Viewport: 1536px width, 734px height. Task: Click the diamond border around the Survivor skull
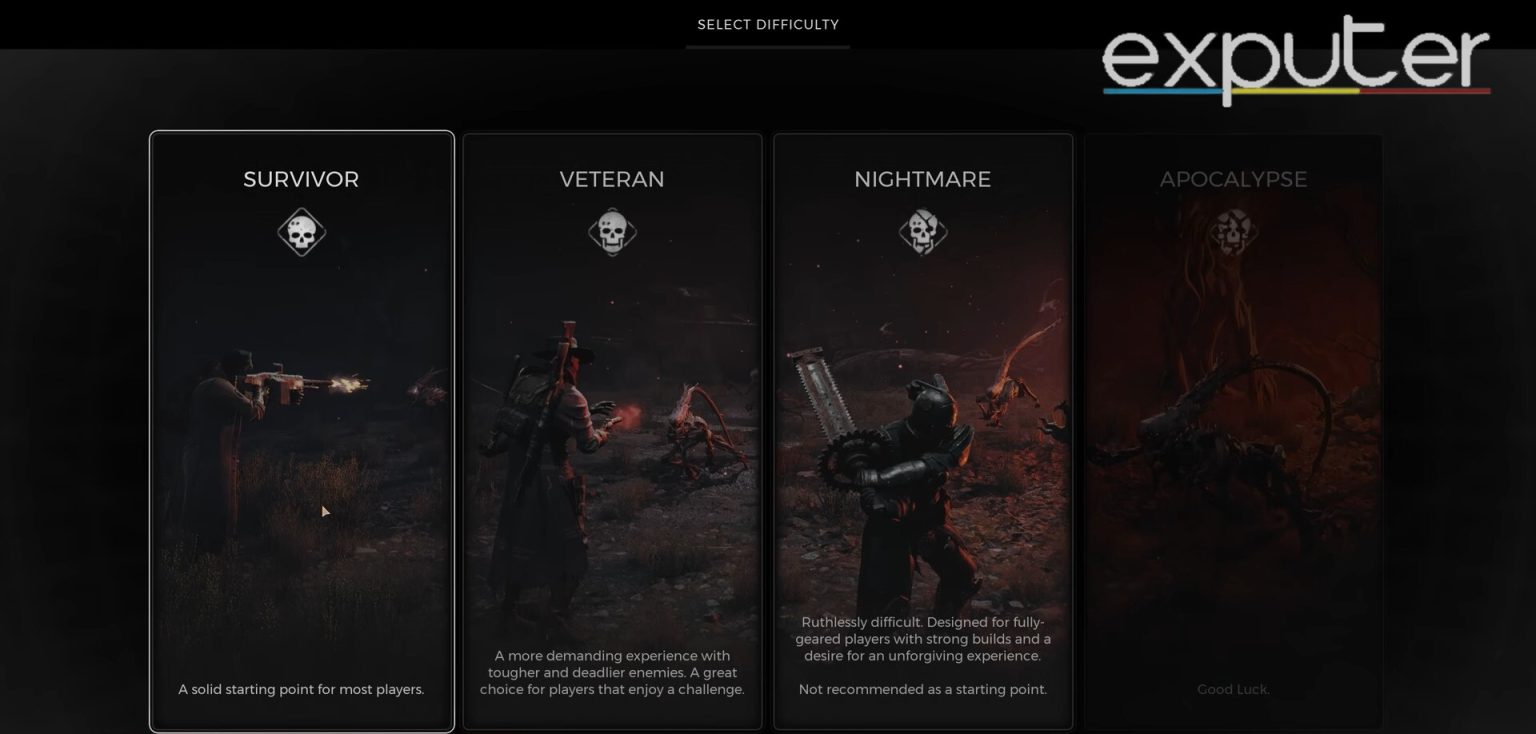[301, 210]
